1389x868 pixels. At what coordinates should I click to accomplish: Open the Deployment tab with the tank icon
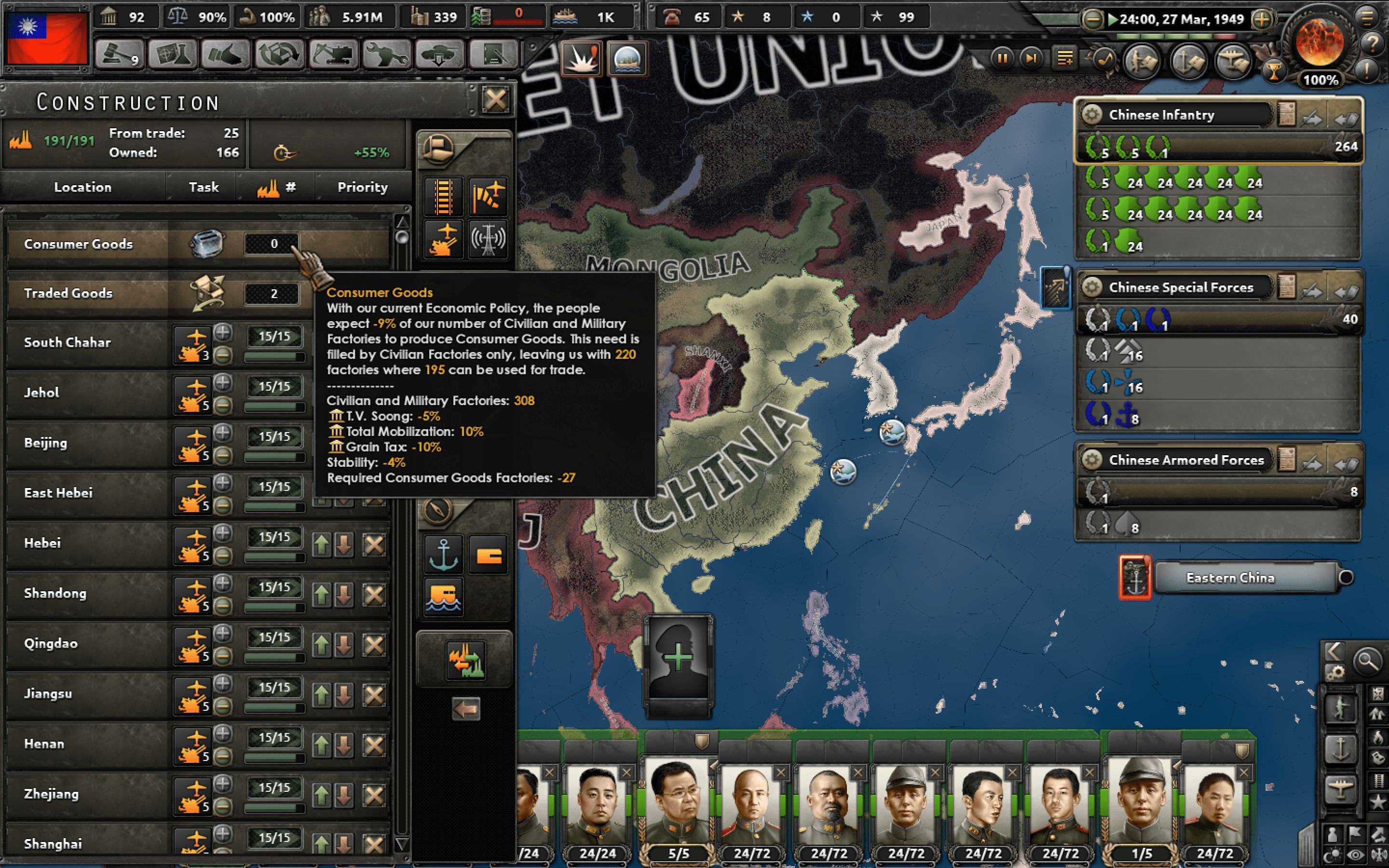tap(439, 54)
